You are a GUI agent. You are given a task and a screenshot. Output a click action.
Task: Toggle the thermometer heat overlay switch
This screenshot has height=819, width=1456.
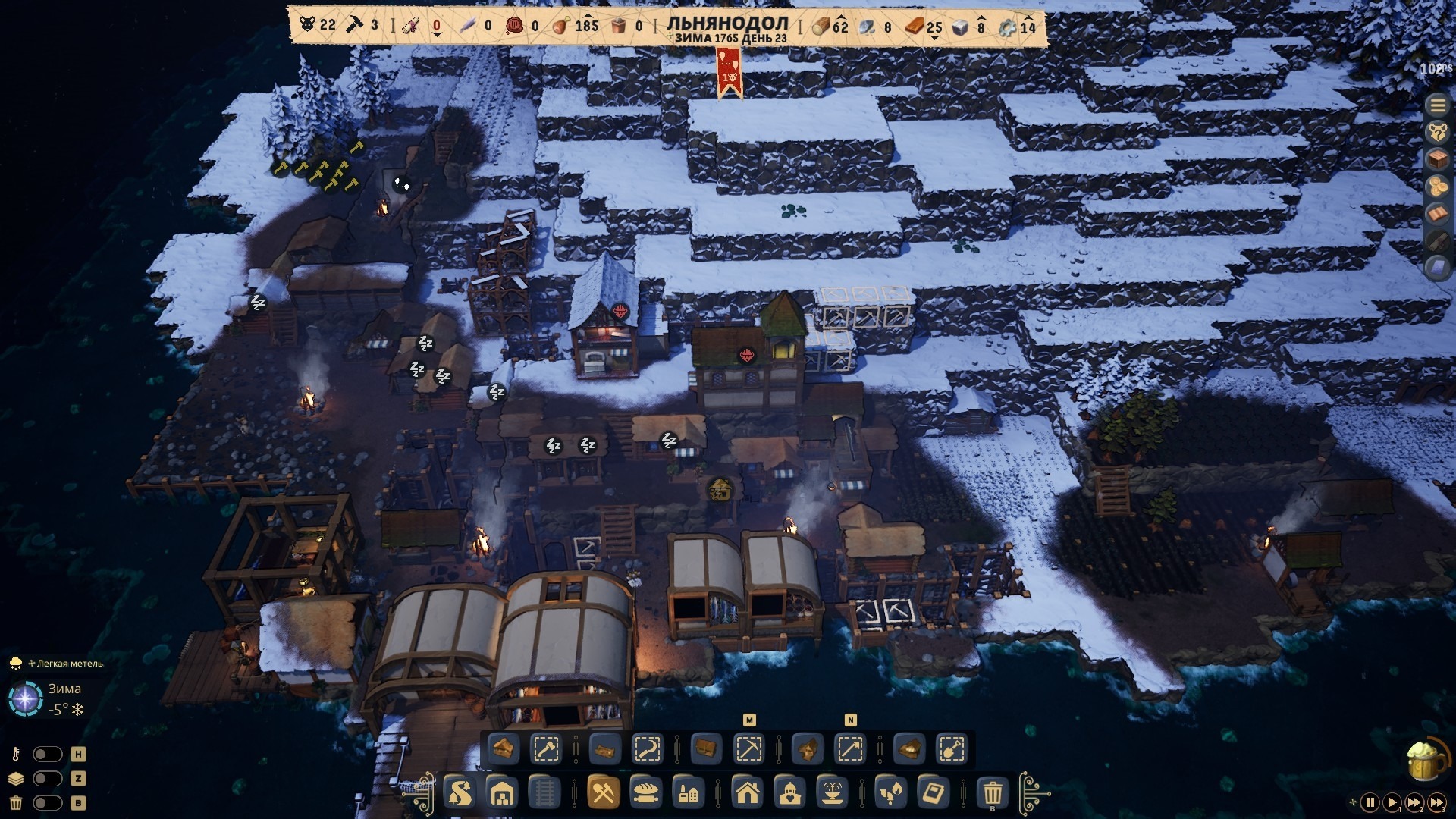click(47, 755)
